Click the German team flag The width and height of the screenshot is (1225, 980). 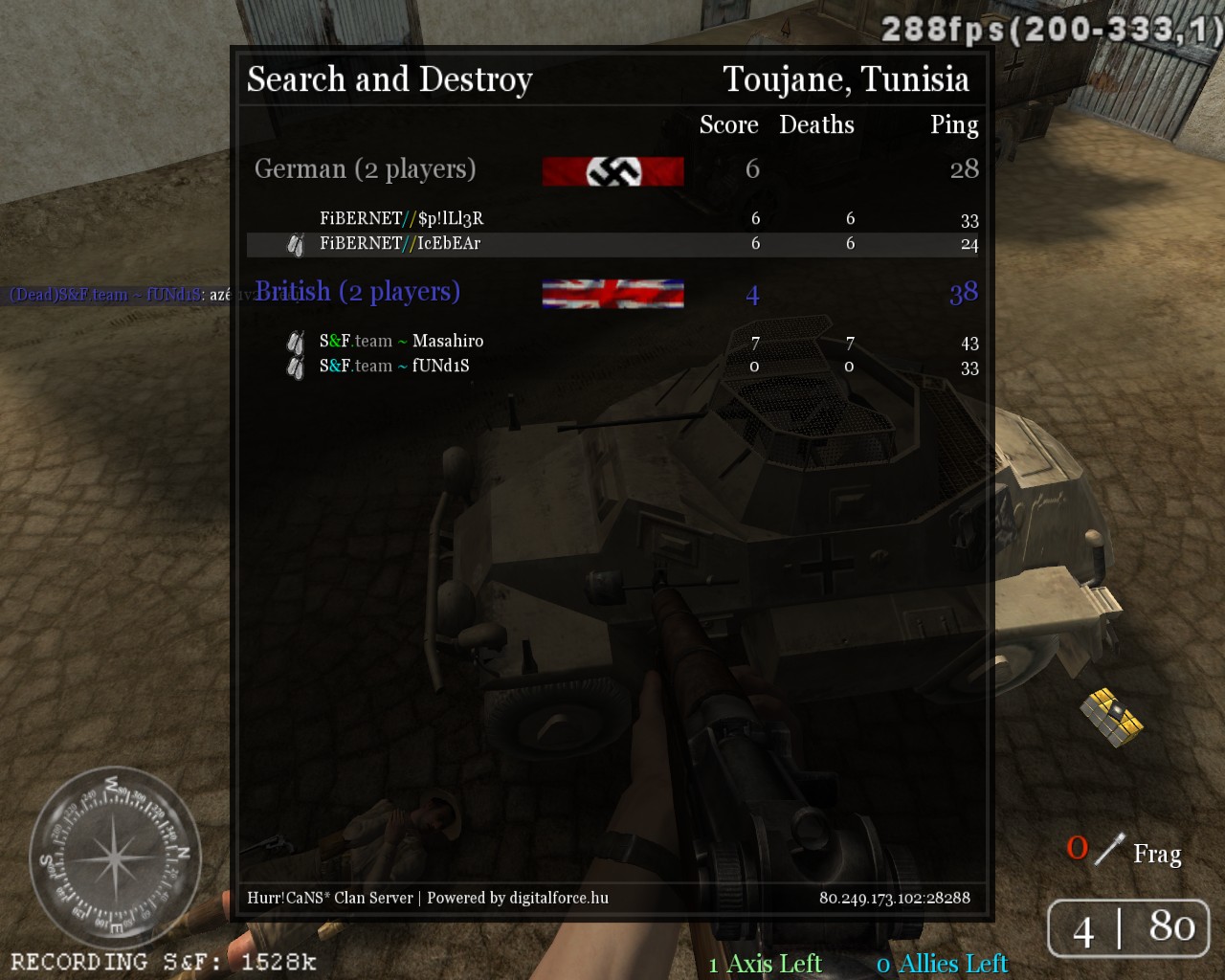pyautogui.click(x=612, y=171)
